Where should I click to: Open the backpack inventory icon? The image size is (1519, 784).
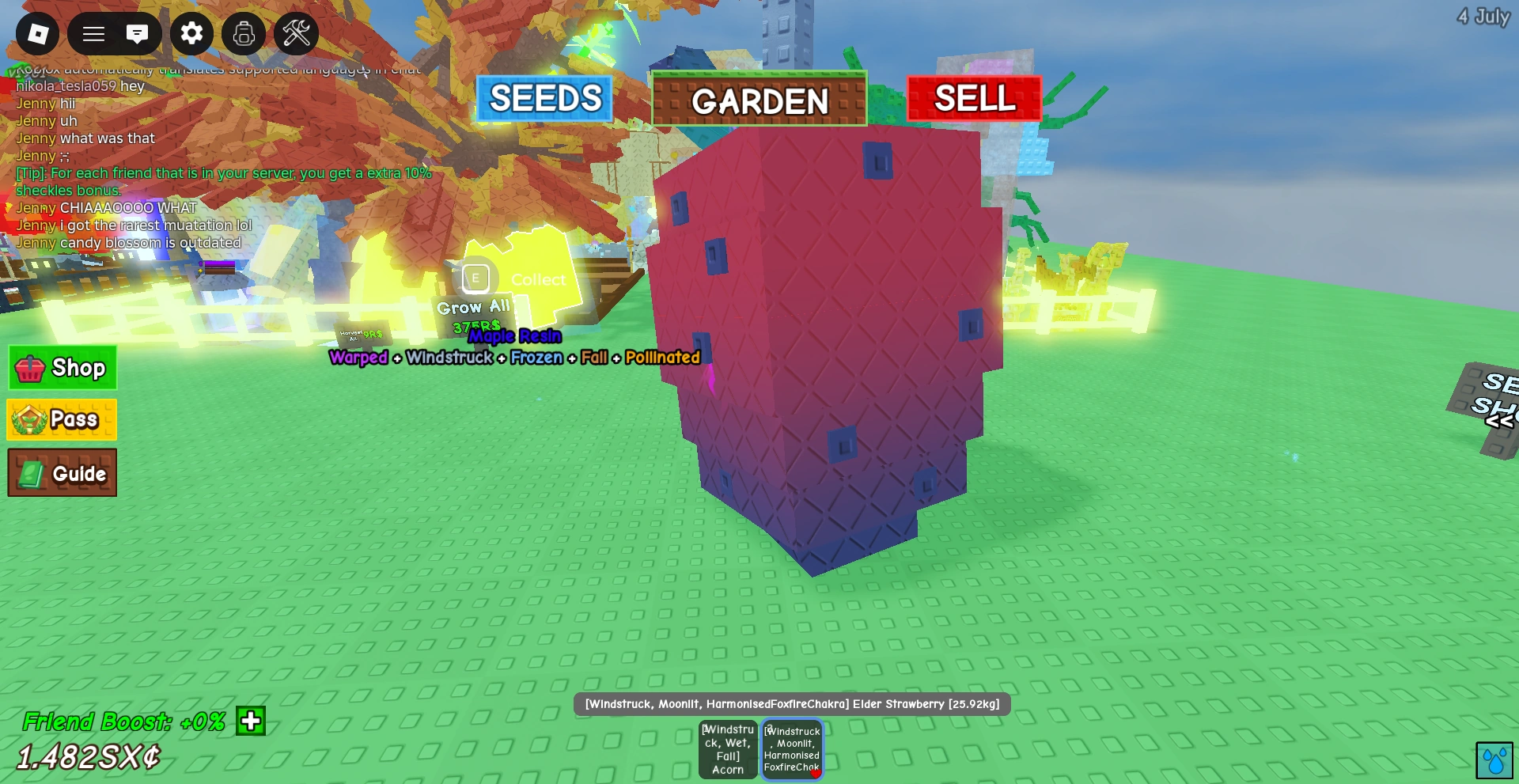[x=244, y=34]
